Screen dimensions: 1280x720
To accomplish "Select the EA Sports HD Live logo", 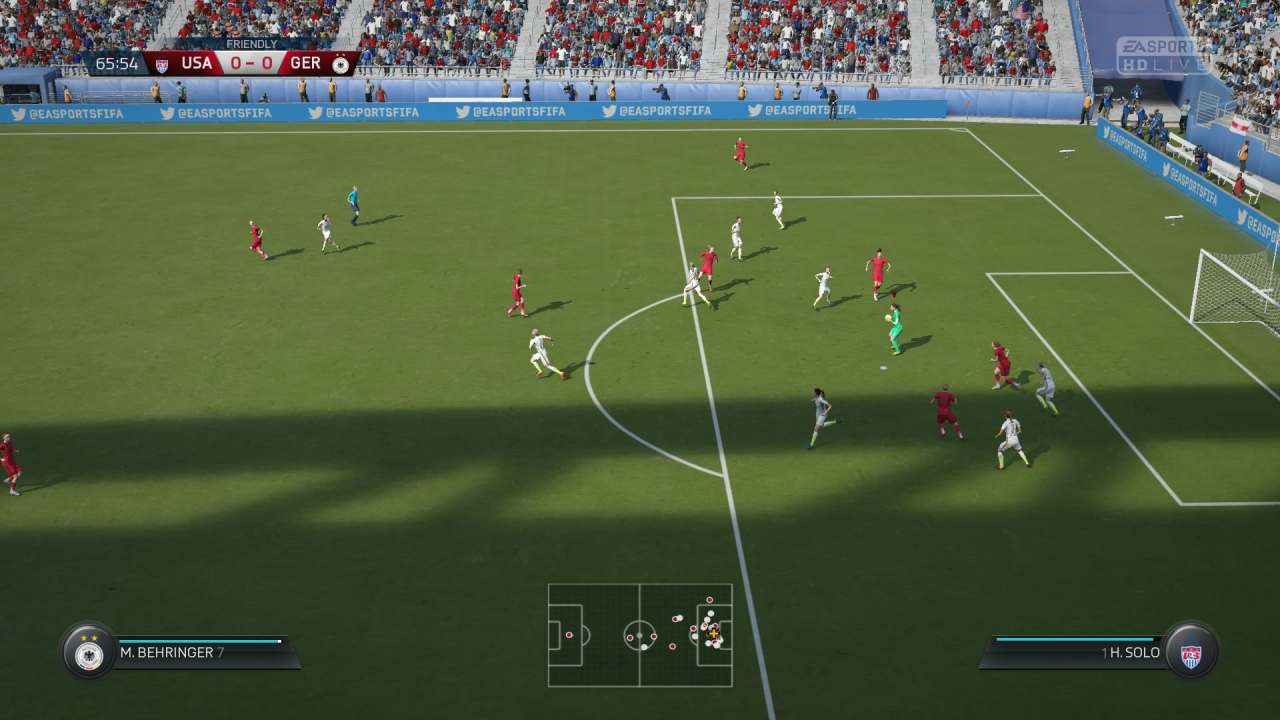I will click(x=1157, y=52).
